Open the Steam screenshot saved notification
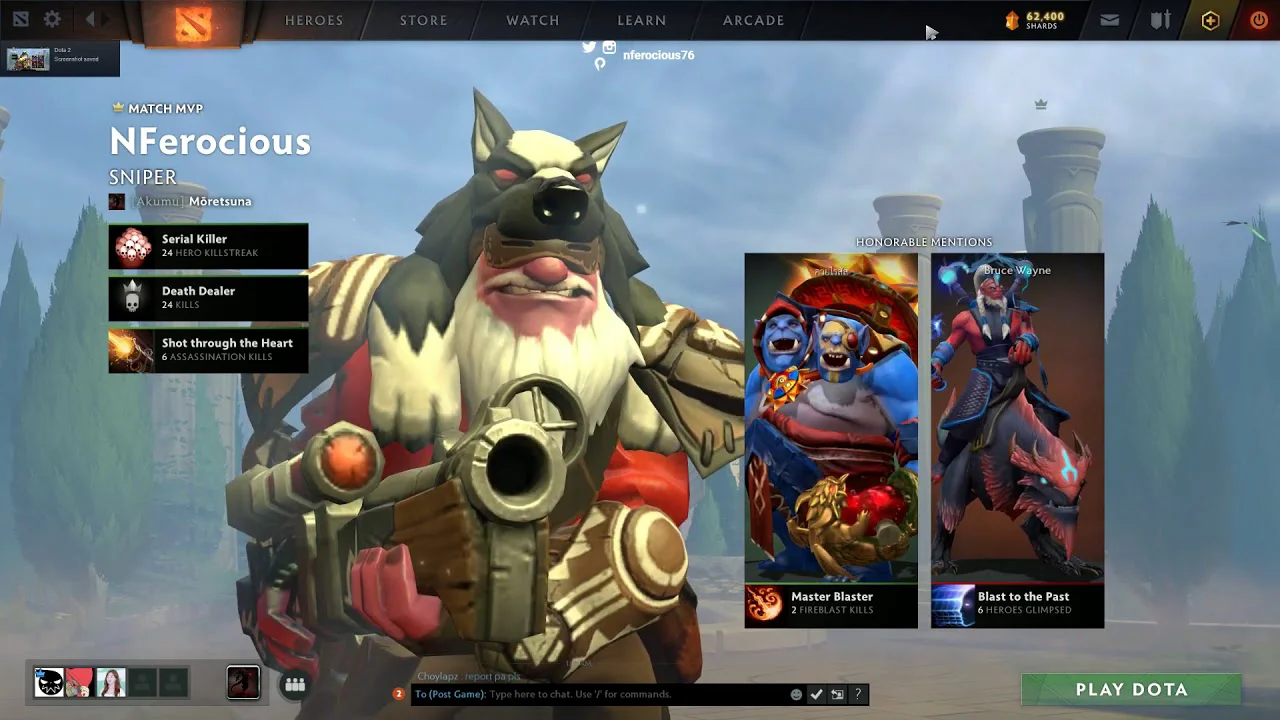 click(60, 59)
